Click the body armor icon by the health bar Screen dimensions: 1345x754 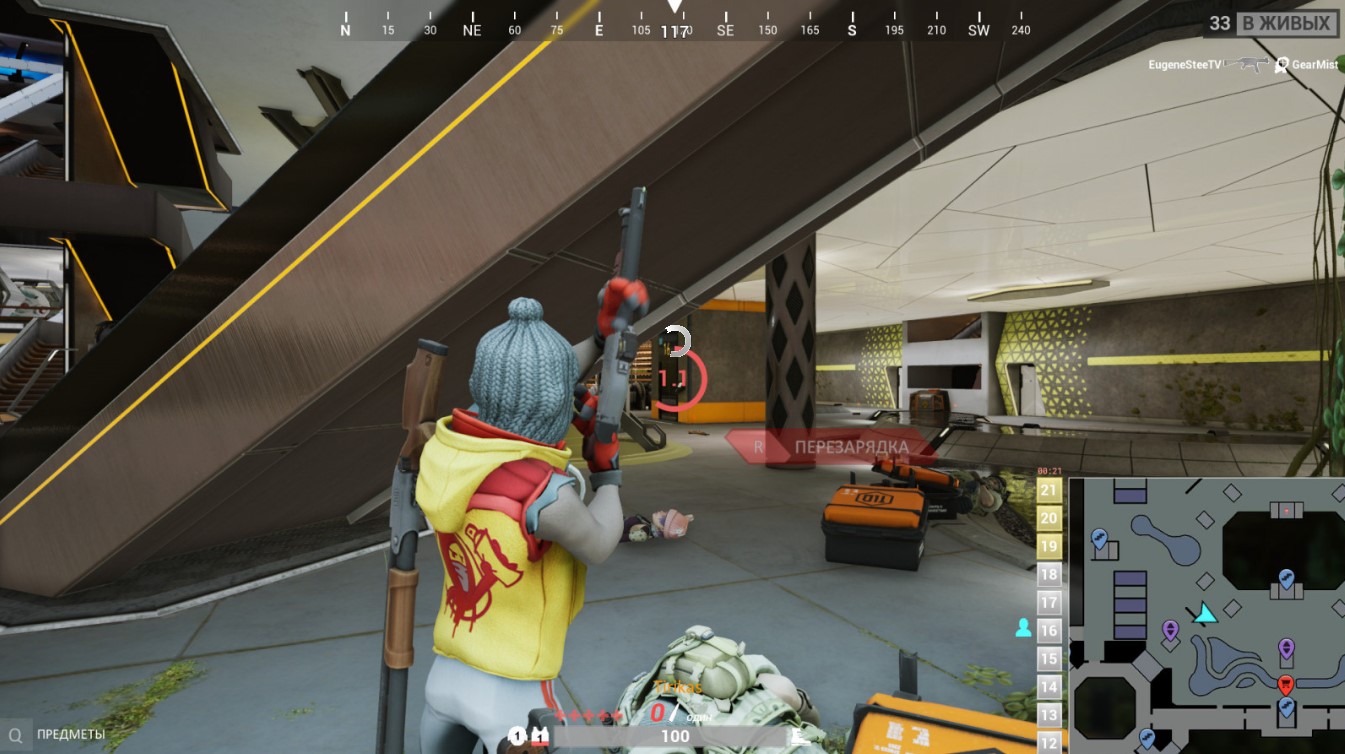[540, 736]
